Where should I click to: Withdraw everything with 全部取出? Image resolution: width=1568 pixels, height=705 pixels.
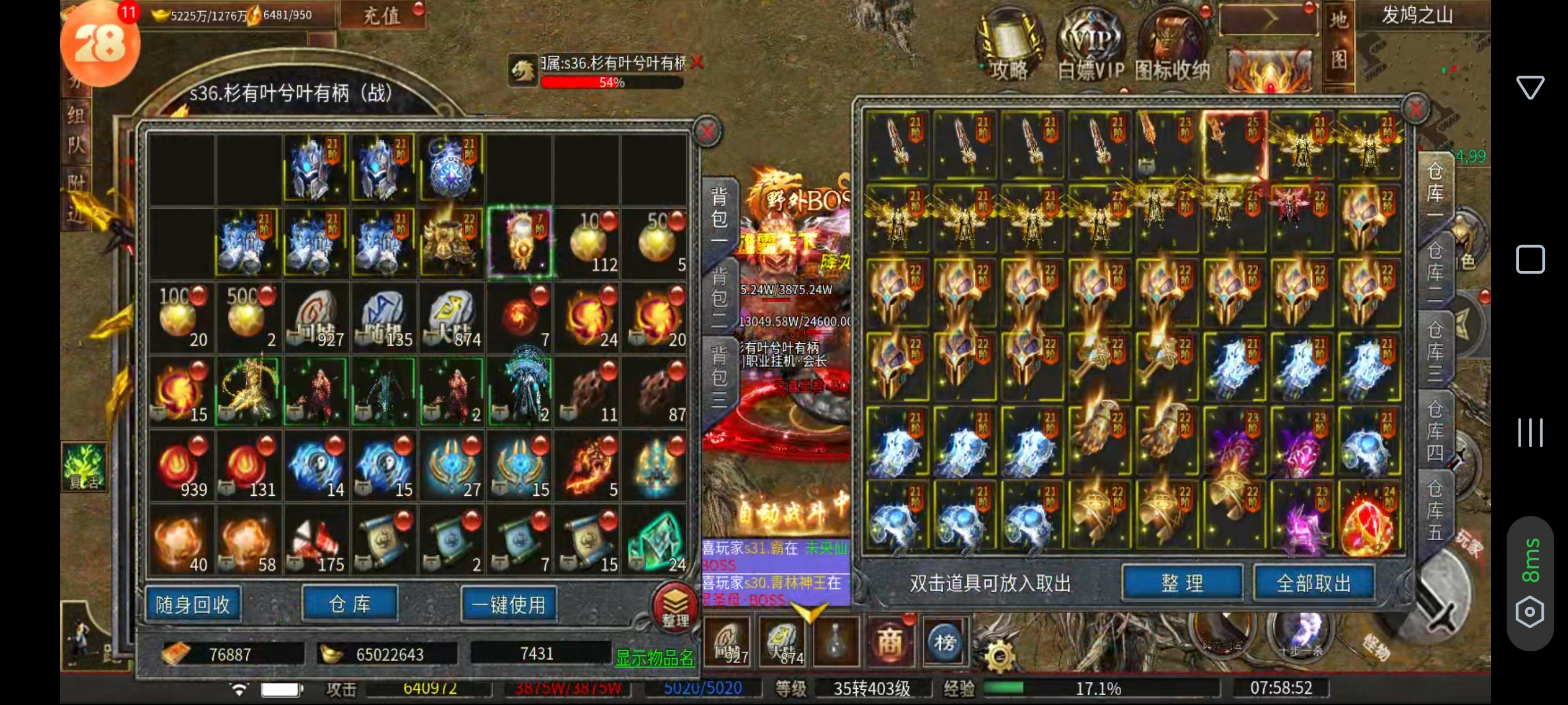tap(1314, 582)
